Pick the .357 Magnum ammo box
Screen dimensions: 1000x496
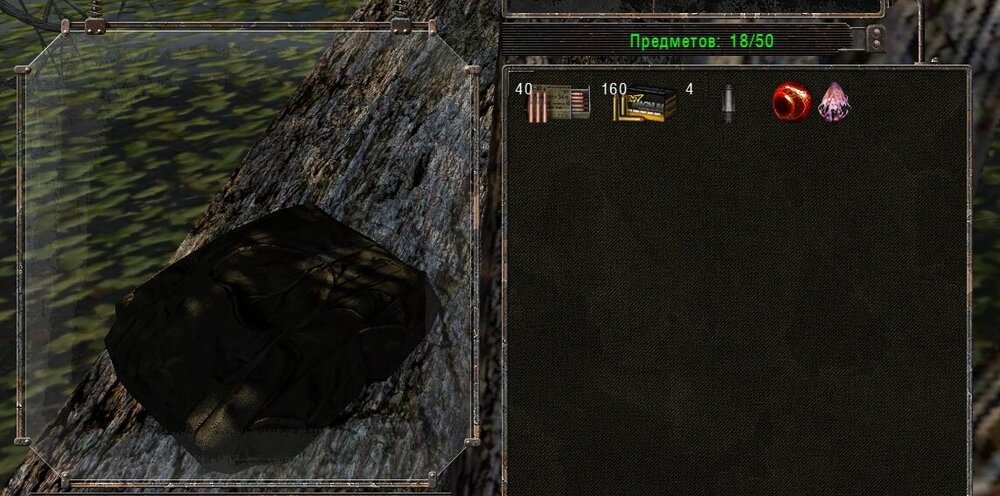645,103
